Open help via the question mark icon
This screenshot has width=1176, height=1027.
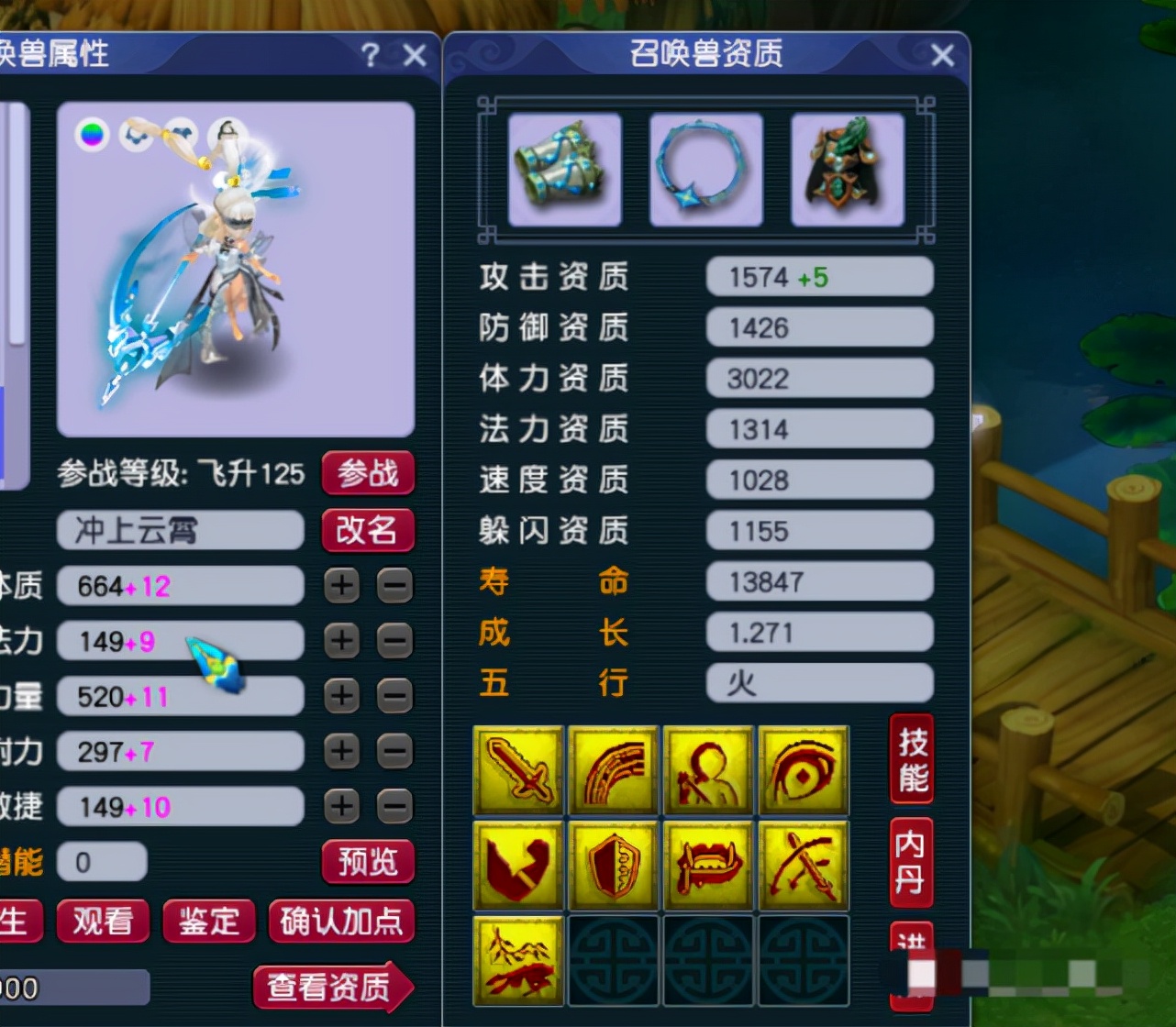[369, 56]
